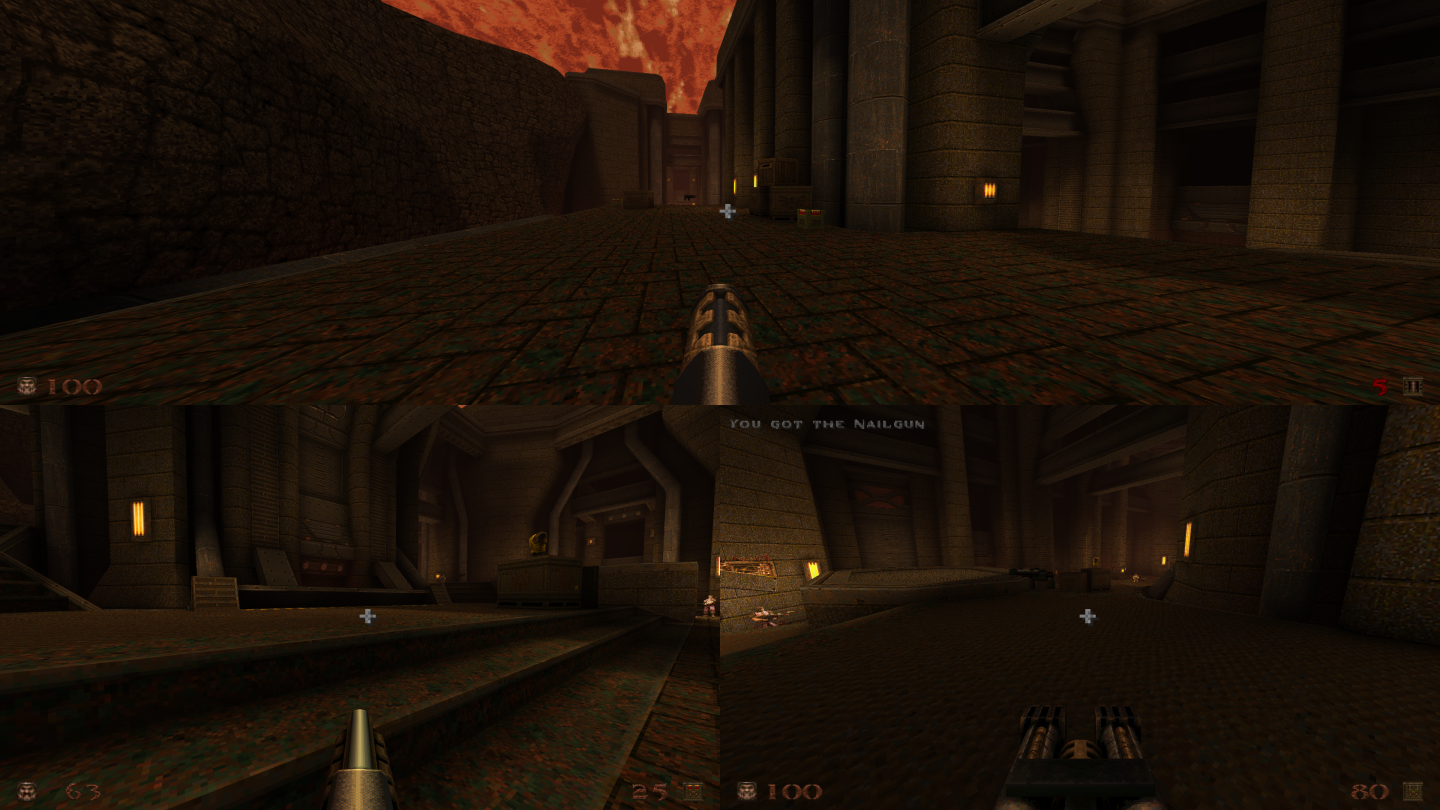Click the Ranger face icon in top-left HUD
The width and height of the screenshot is (1440, 810).
25,385
